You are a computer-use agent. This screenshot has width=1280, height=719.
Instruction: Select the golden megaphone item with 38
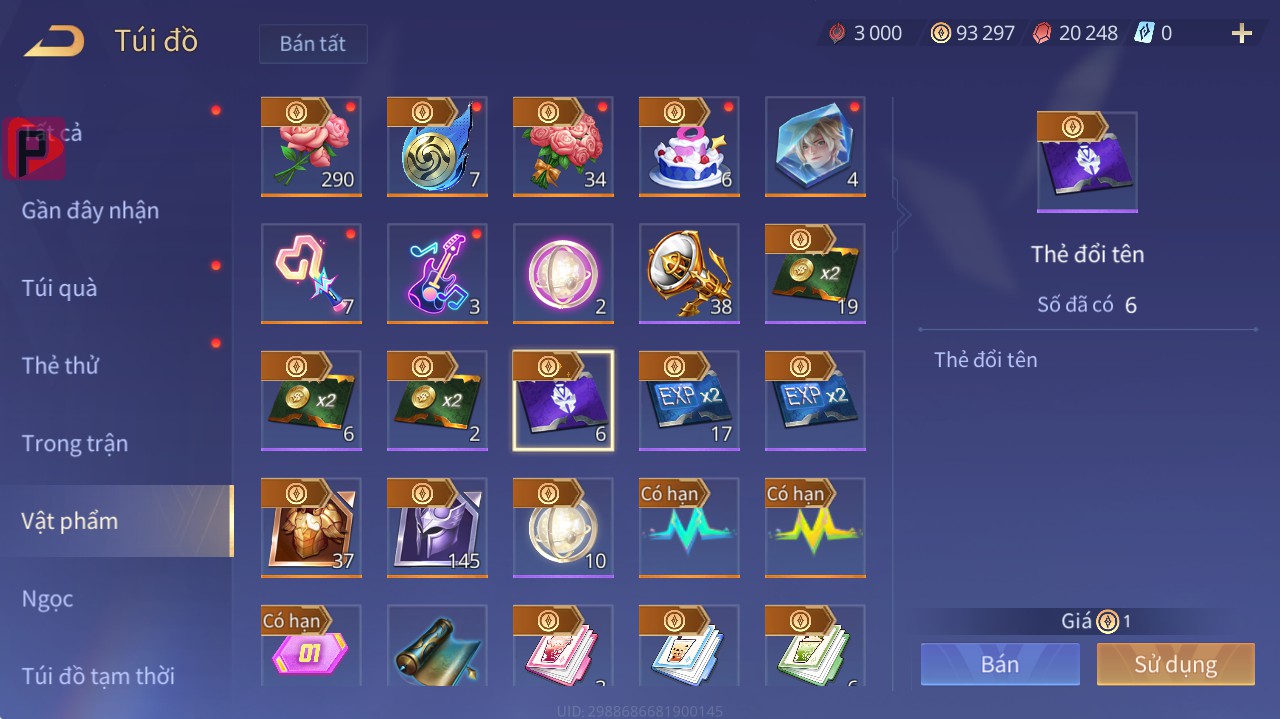[x=689, y=273]
